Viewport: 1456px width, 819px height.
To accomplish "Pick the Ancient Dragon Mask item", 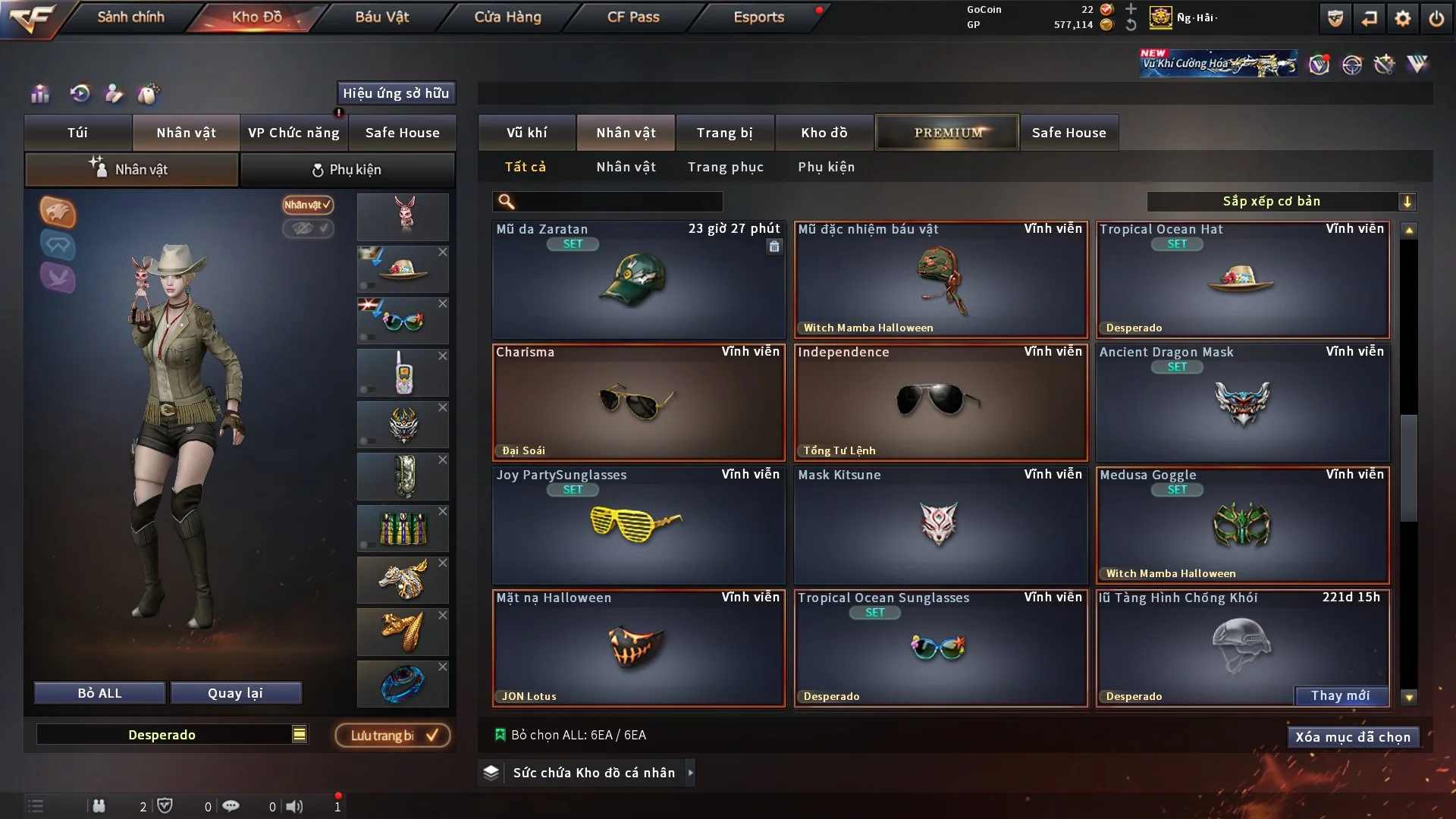I will coord(1241,403).
